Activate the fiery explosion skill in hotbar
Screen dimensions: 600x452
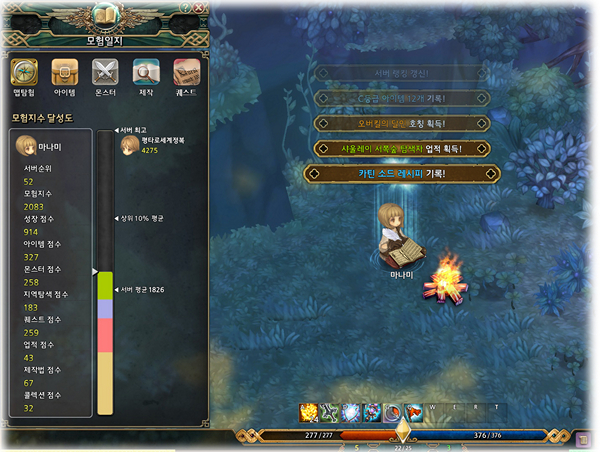(310, 411)
